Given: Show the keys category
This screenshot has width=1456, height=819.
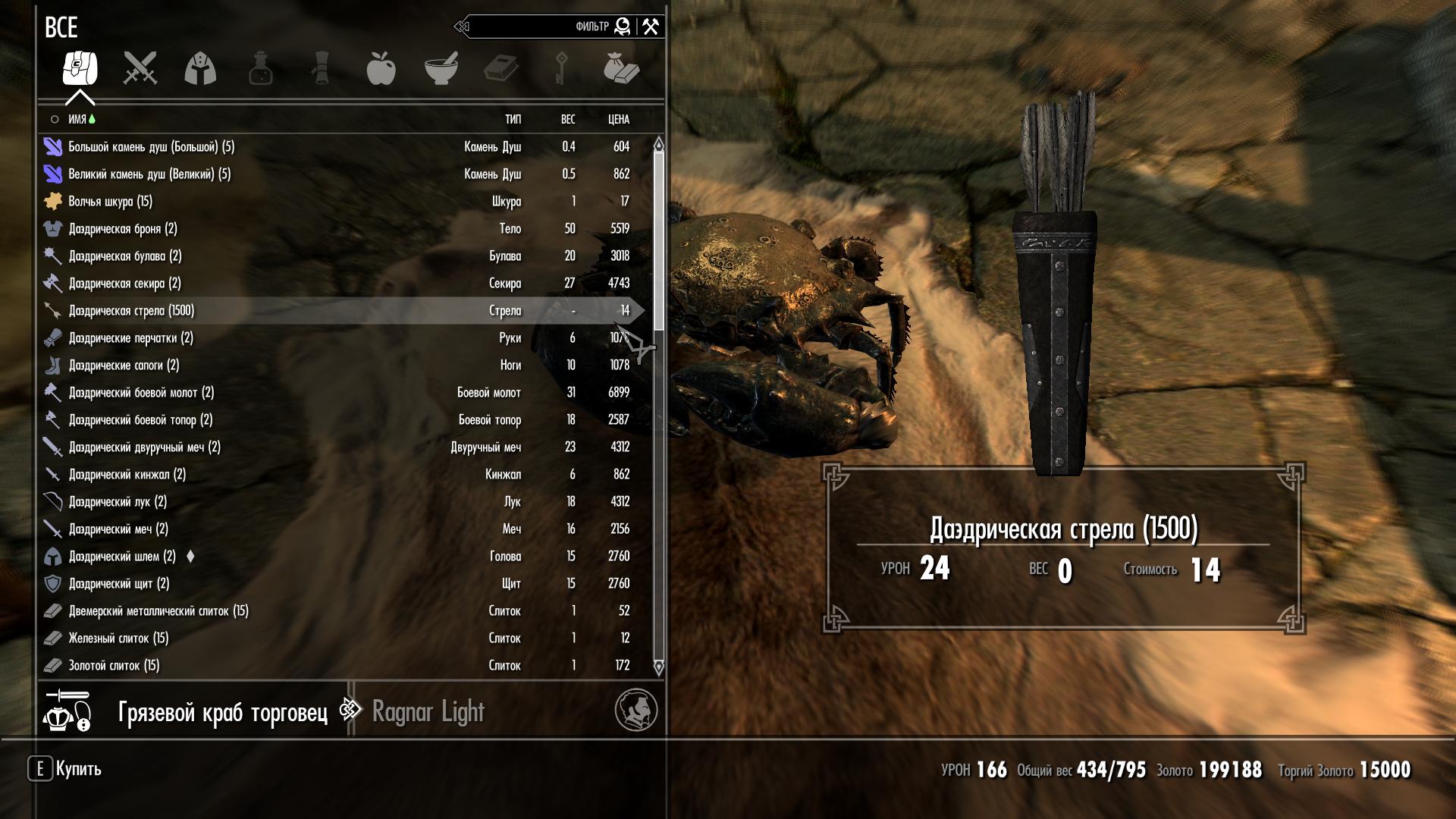Looking at the screenshot, I should (x=561, y=68).
